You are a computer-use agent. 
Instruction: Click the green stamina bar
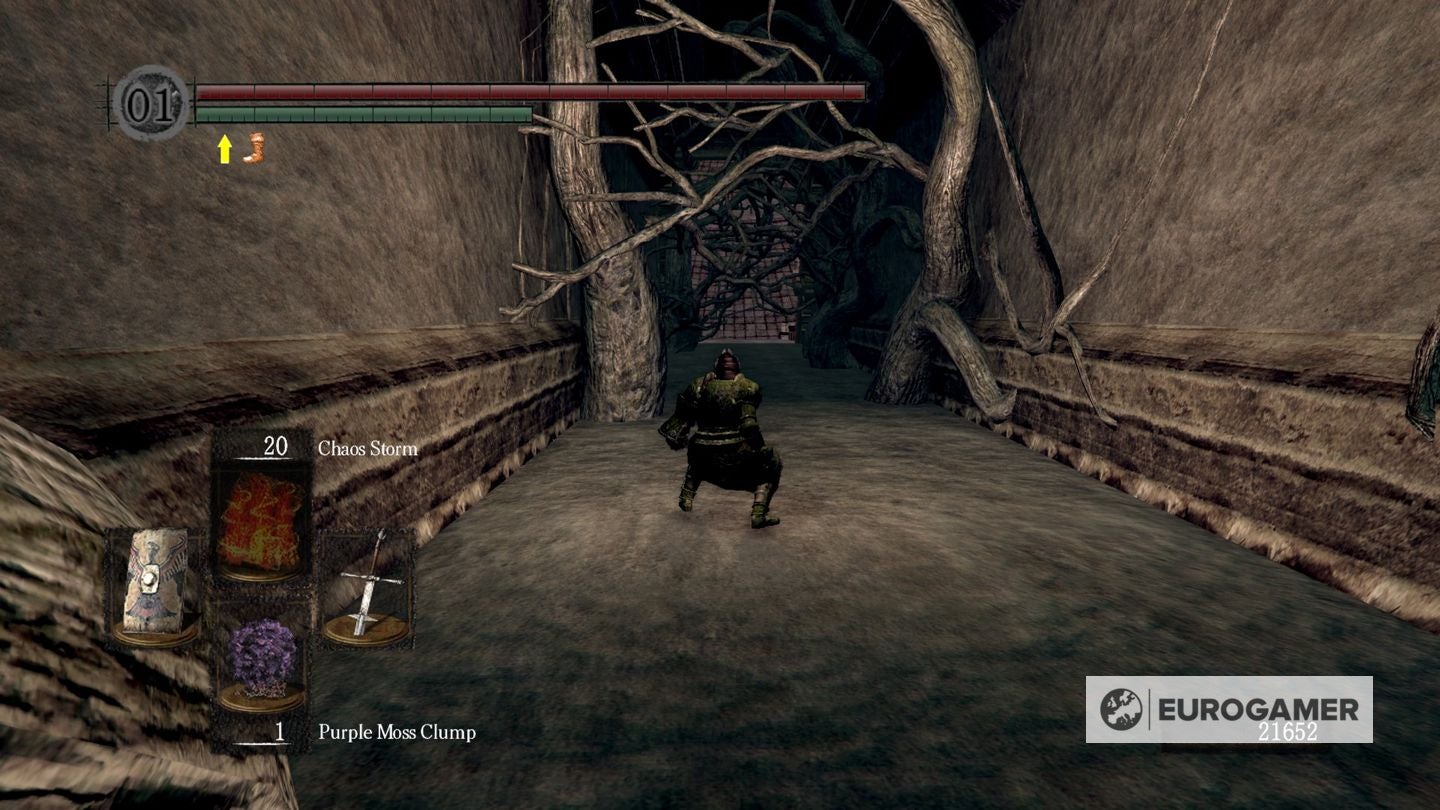[x=360, y=115]
